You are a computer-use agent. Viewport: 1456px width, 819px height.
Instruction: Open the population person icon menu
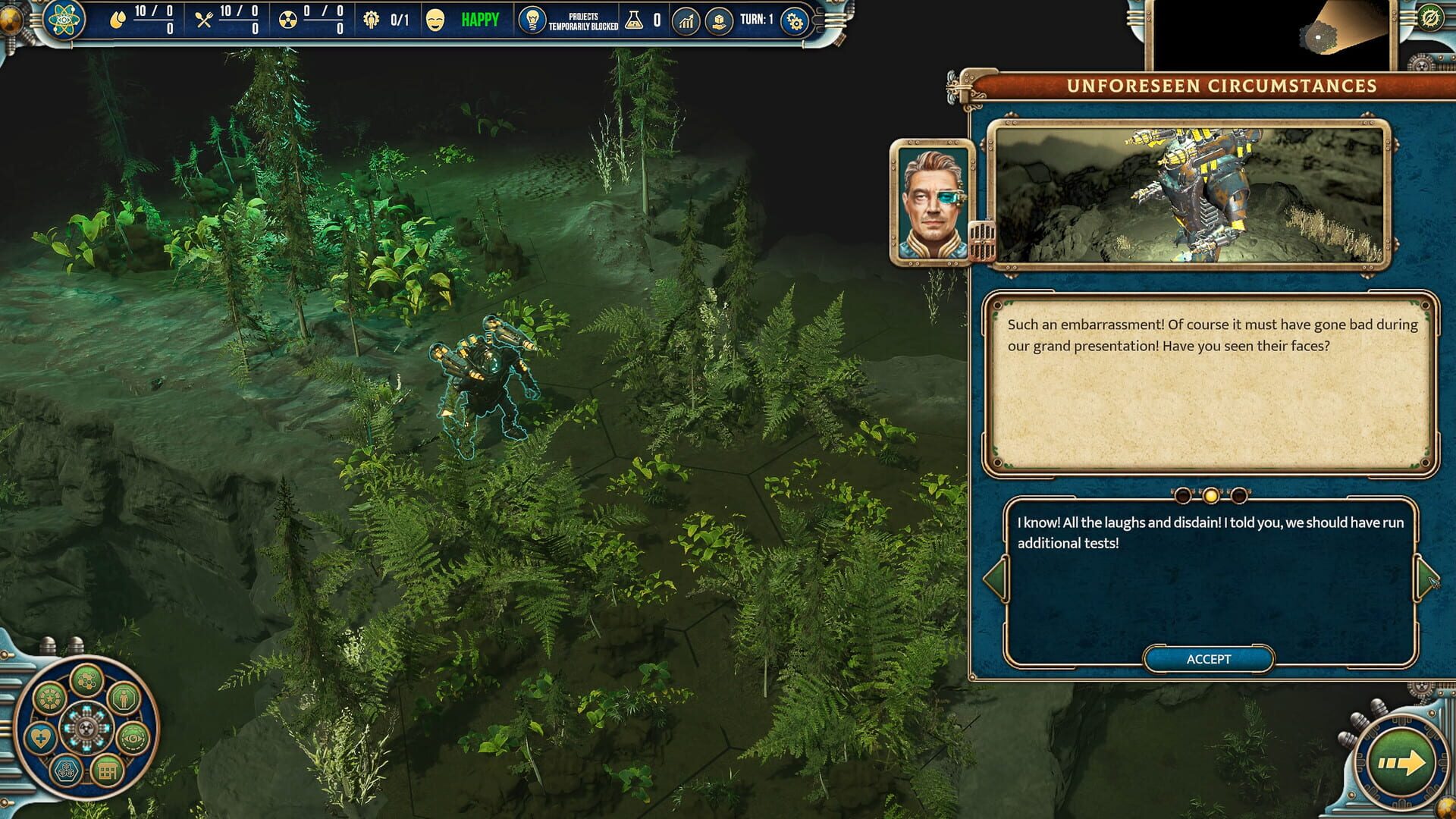click(x=124, y=698)
